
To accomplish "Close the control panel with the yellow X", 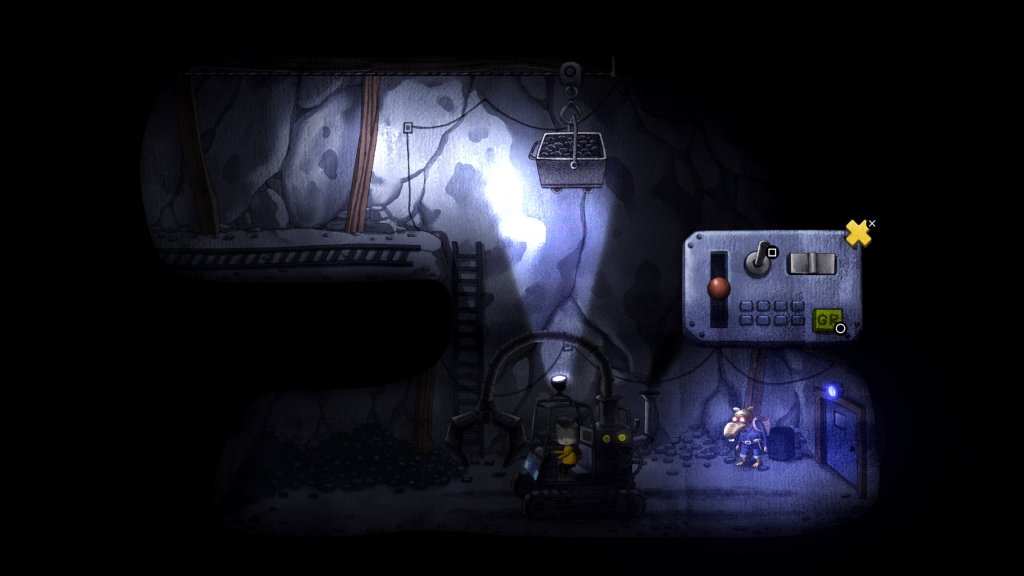I will (x=857, y=233).
